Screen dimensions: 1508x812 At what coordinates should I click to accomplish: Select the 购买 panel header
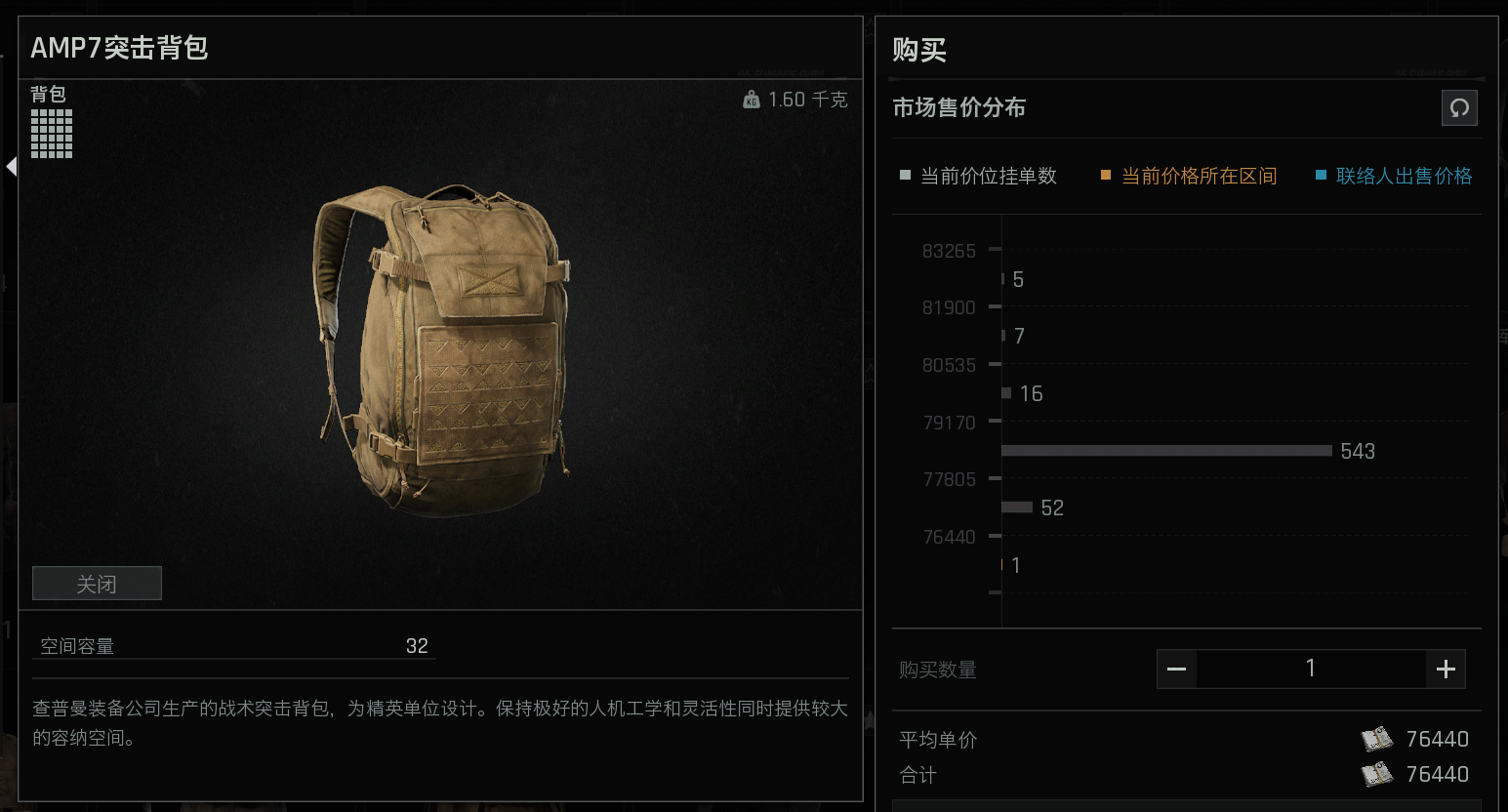point(917,50)
